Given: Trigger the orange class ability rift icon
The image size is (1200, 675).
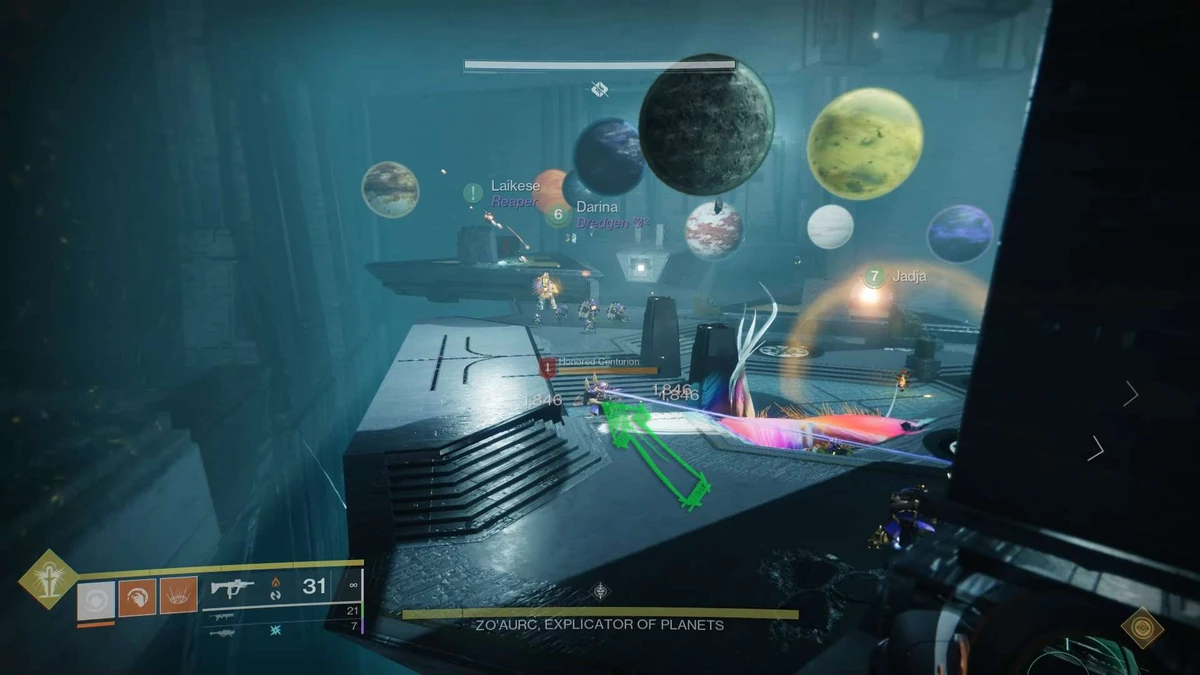Looking at the screenshot, I should pyautogui.click(x=178, y=599).
